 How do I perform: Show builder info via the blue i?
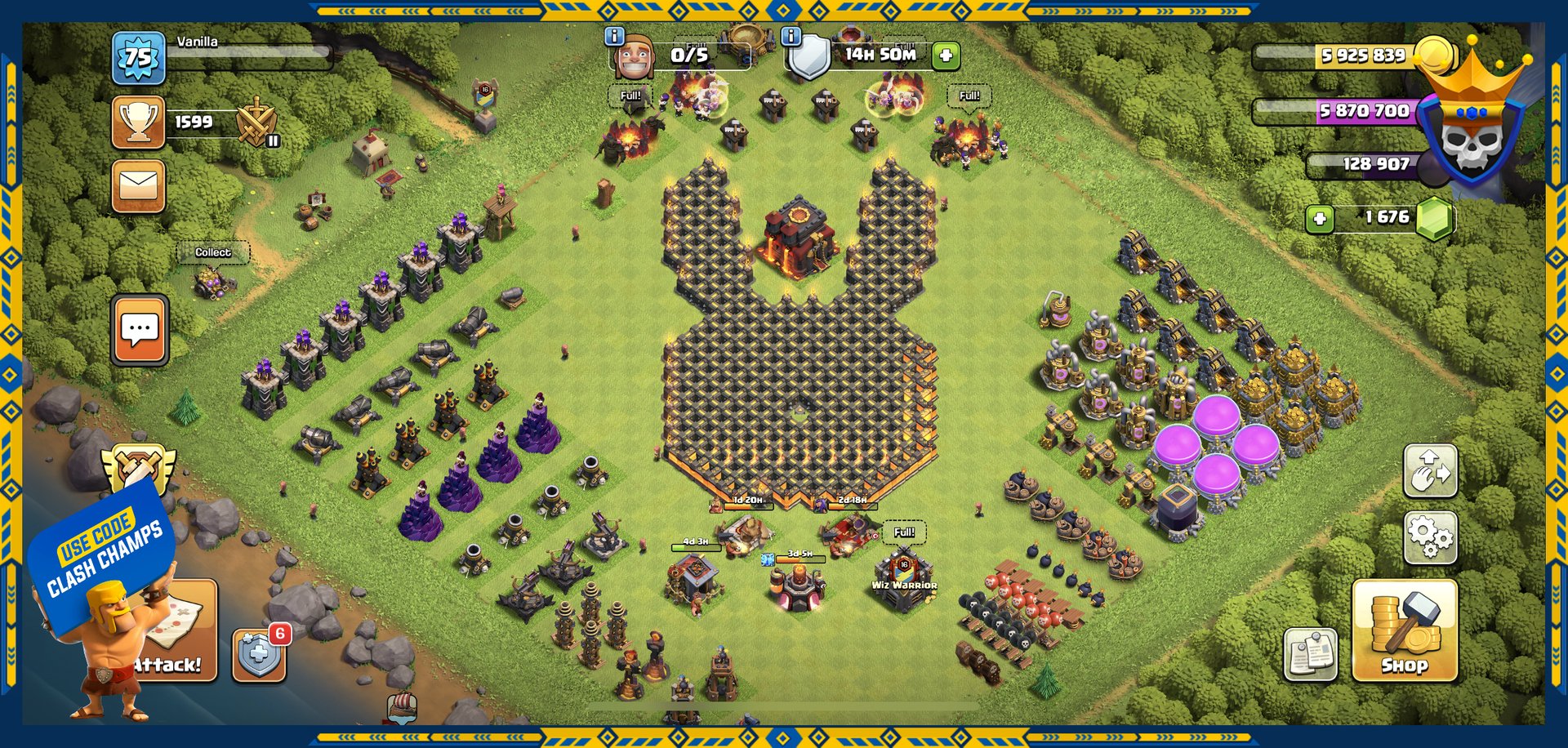pyautogui.click(x=614, y=36)
